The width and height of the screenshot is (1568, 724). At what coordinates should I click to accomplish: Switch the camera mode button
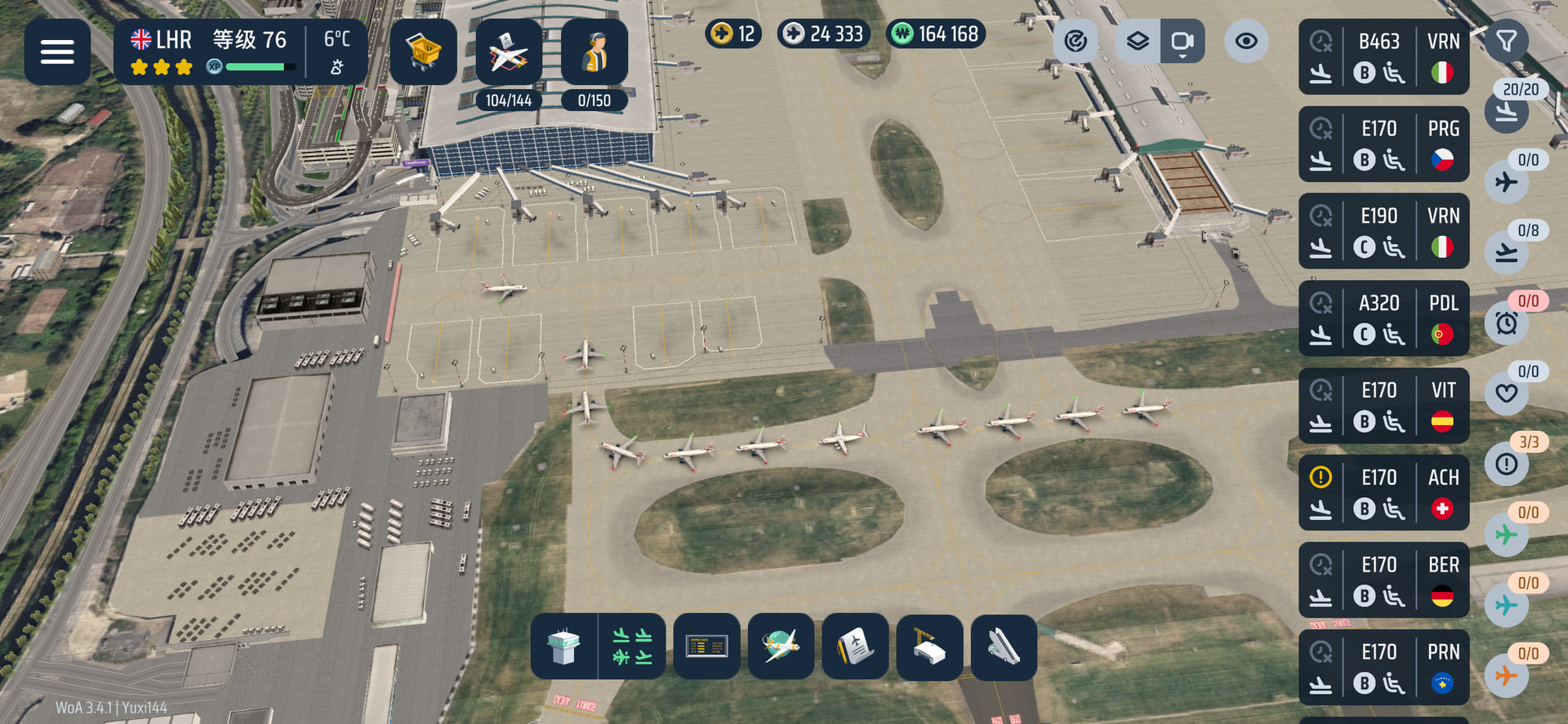[1182, 41]
